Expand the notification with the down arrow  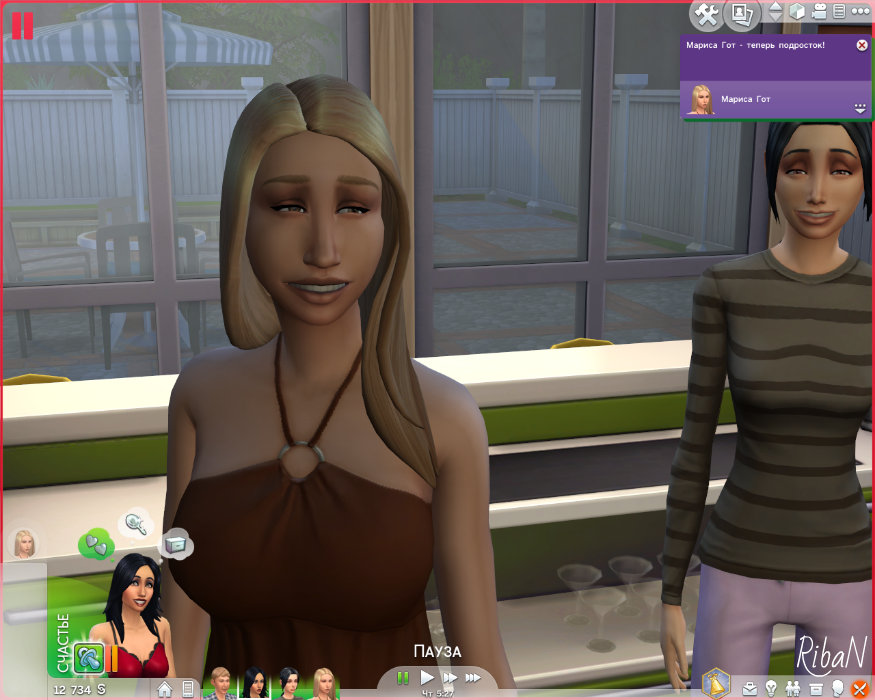pos(859,107)
